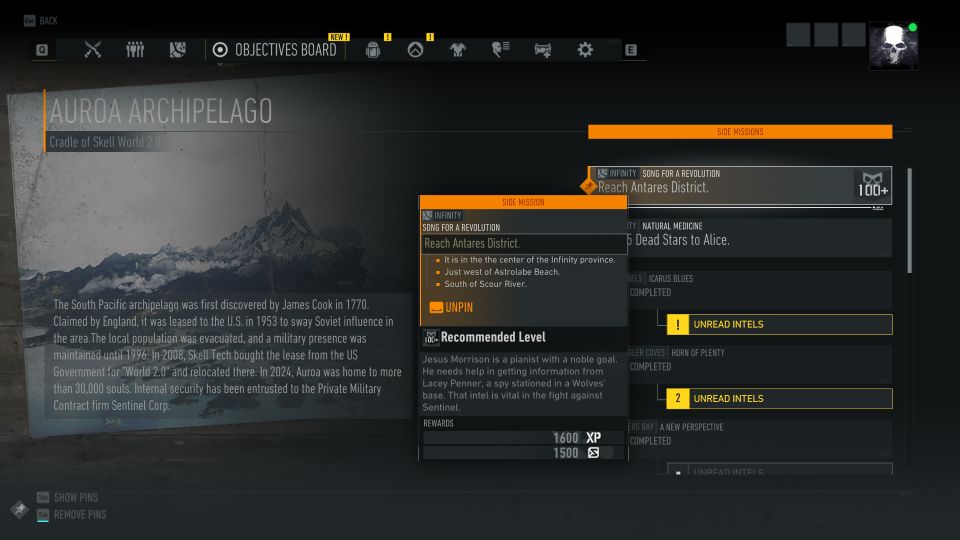Select the Horn of Plenty mission row
The height and width of the screenshot is (540, 960).
[760, 360]
